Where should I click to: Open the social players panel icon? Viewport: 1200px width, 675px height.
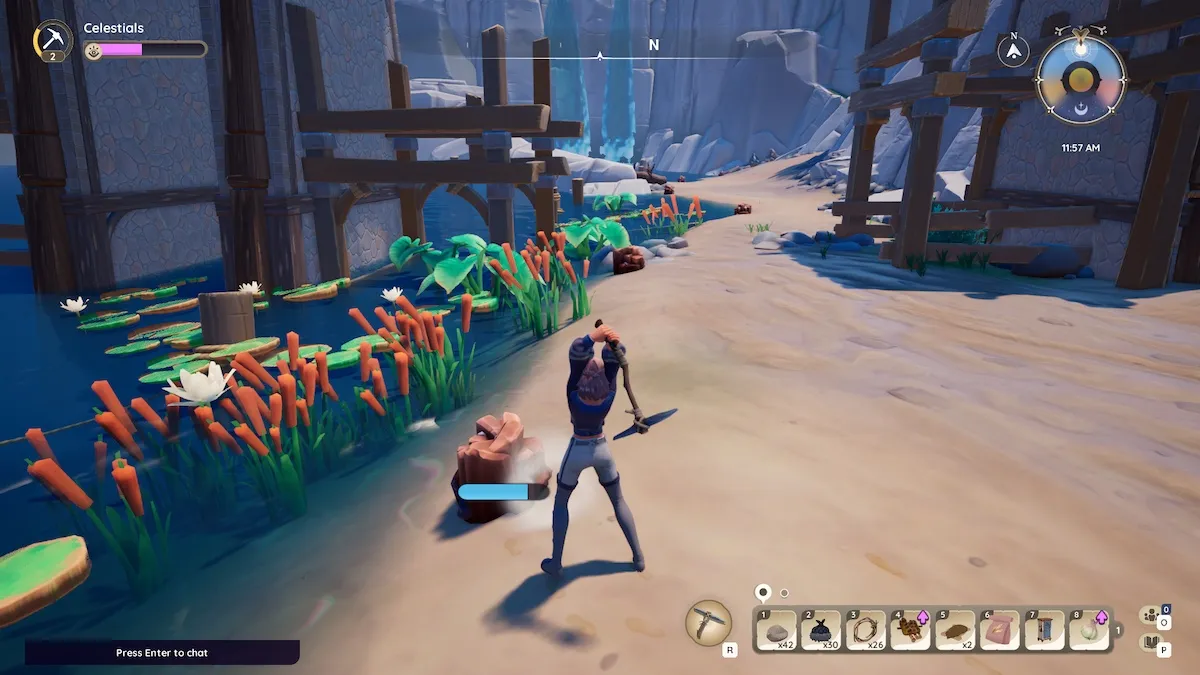1150,615
